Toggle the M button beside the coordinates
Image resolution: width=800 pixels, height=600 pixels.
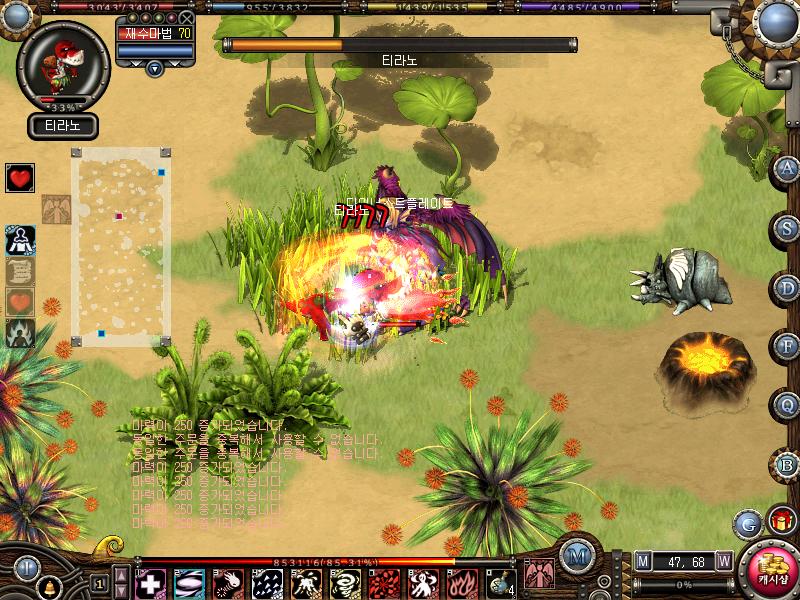(642, 561)
